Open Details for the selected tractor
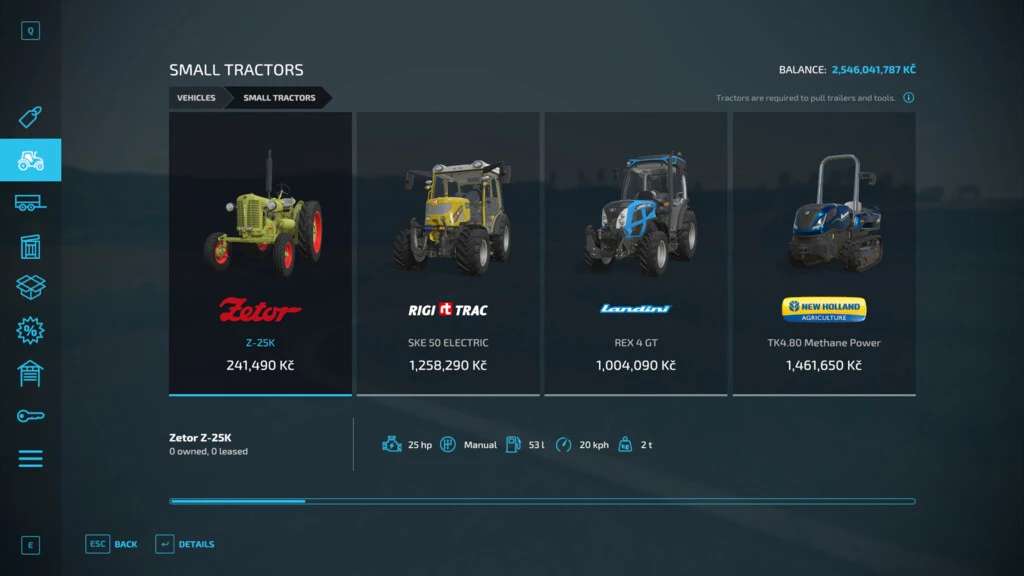This screenshot has height=576, width=1024. [185, 544]
